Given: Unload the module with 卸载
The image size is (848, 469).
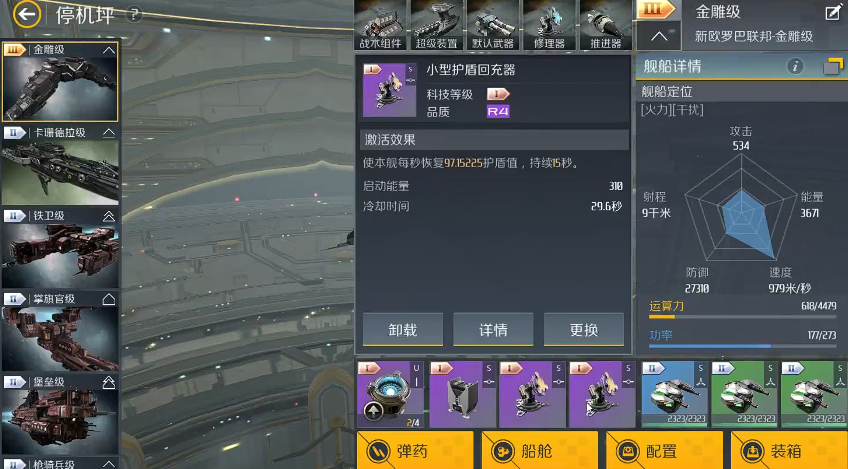Looking at the screenshot, I should click(x=403, y=330).
